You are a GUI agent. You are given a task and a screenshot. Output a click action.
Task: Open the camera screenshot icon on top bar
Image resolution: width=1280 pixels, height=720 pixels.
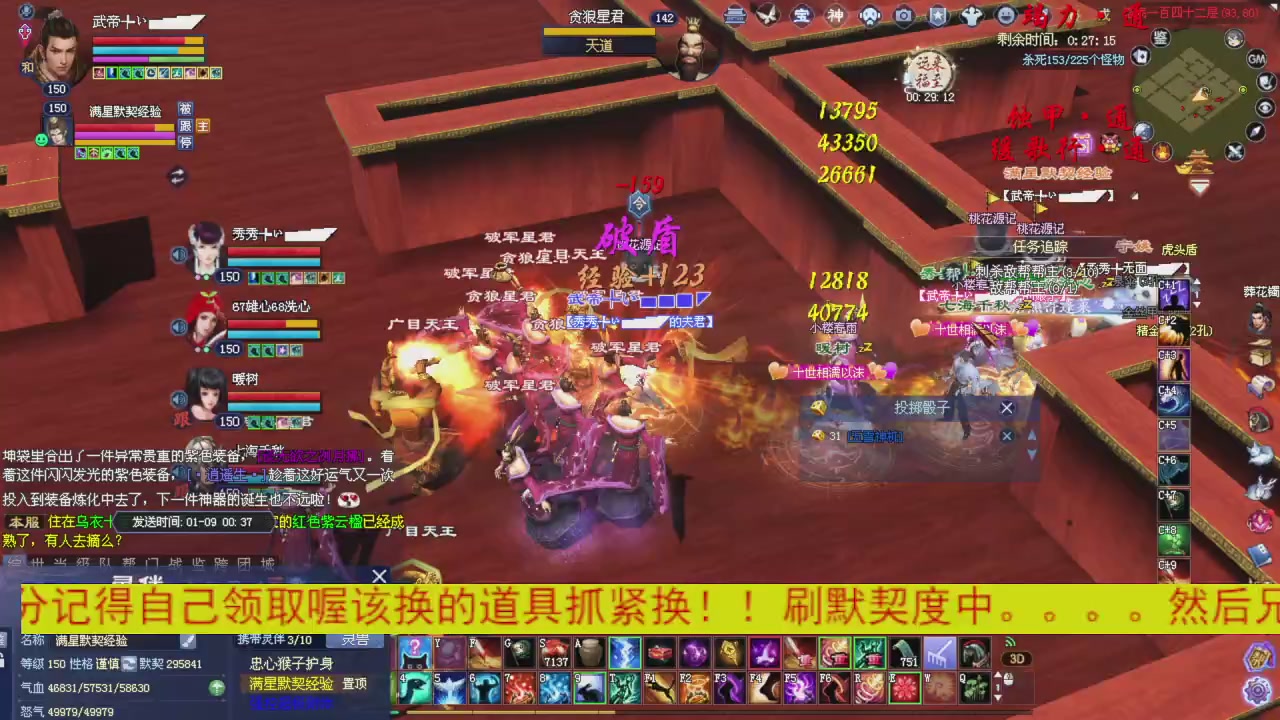click(904, 15)
